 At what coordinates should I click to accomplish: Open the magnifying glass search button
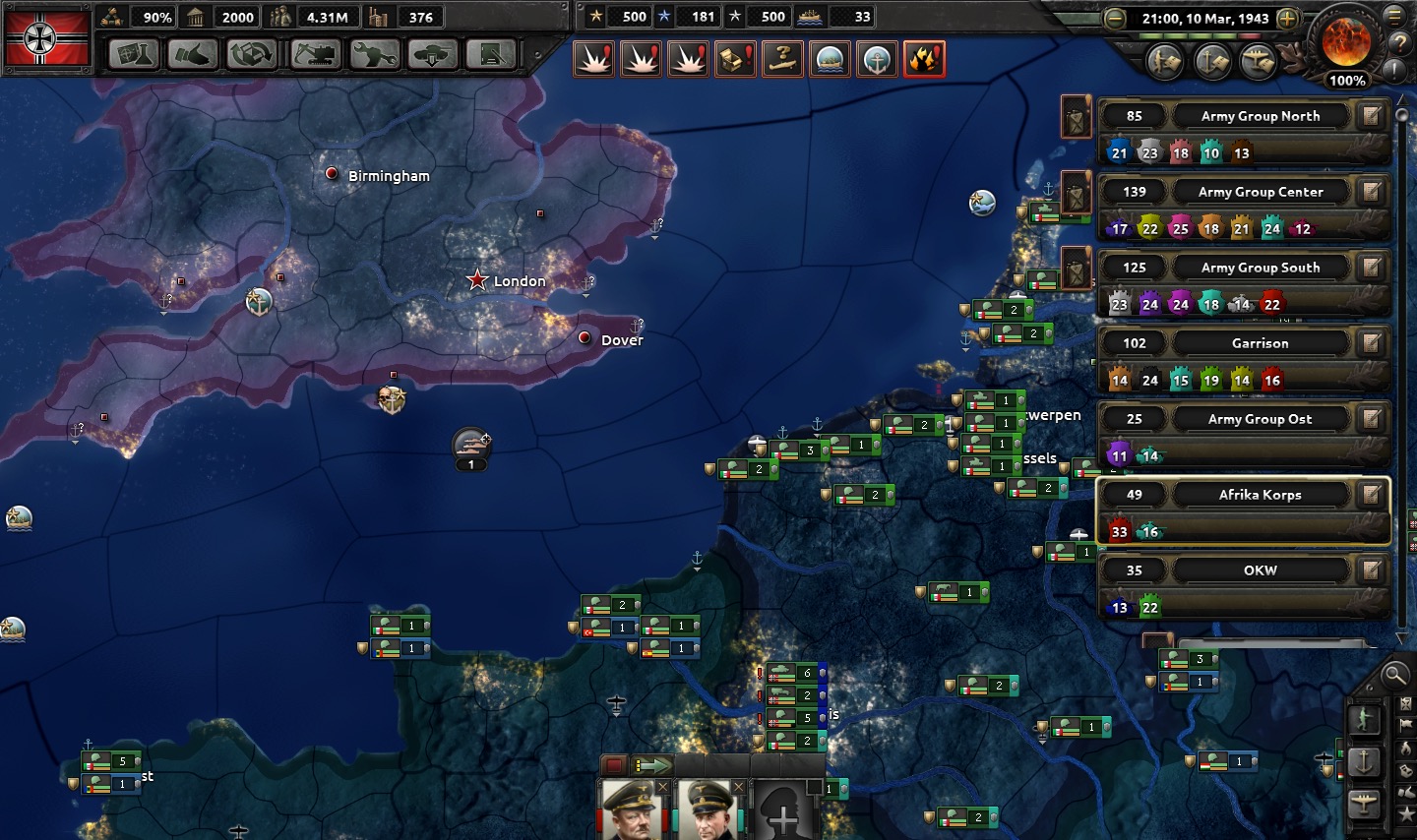click(x=1394, y=675)
